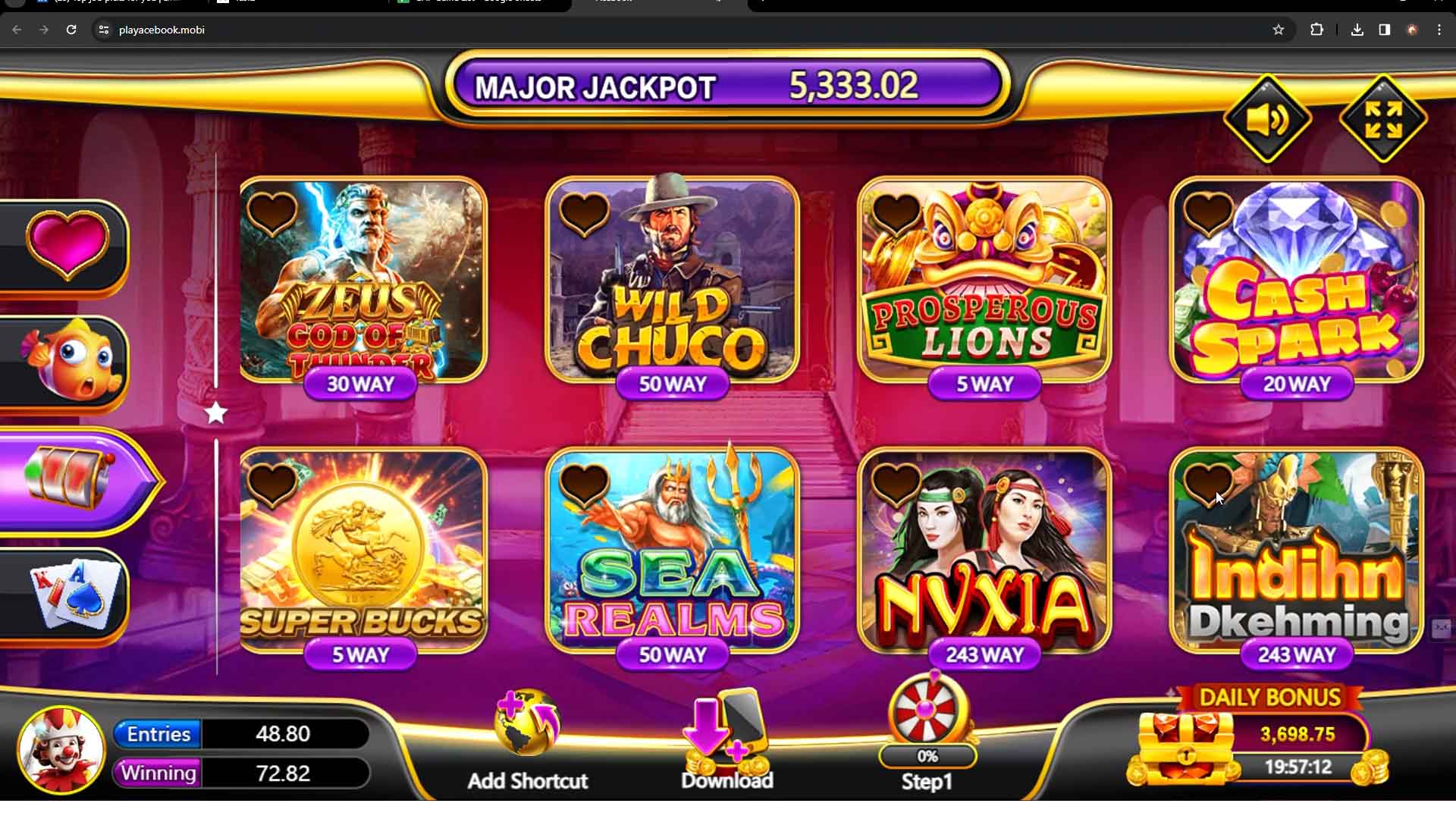The width and height of the screenshot is (1456, 819).
Task: Switch to the Facebook browser tab
Action: click(652, 4)
